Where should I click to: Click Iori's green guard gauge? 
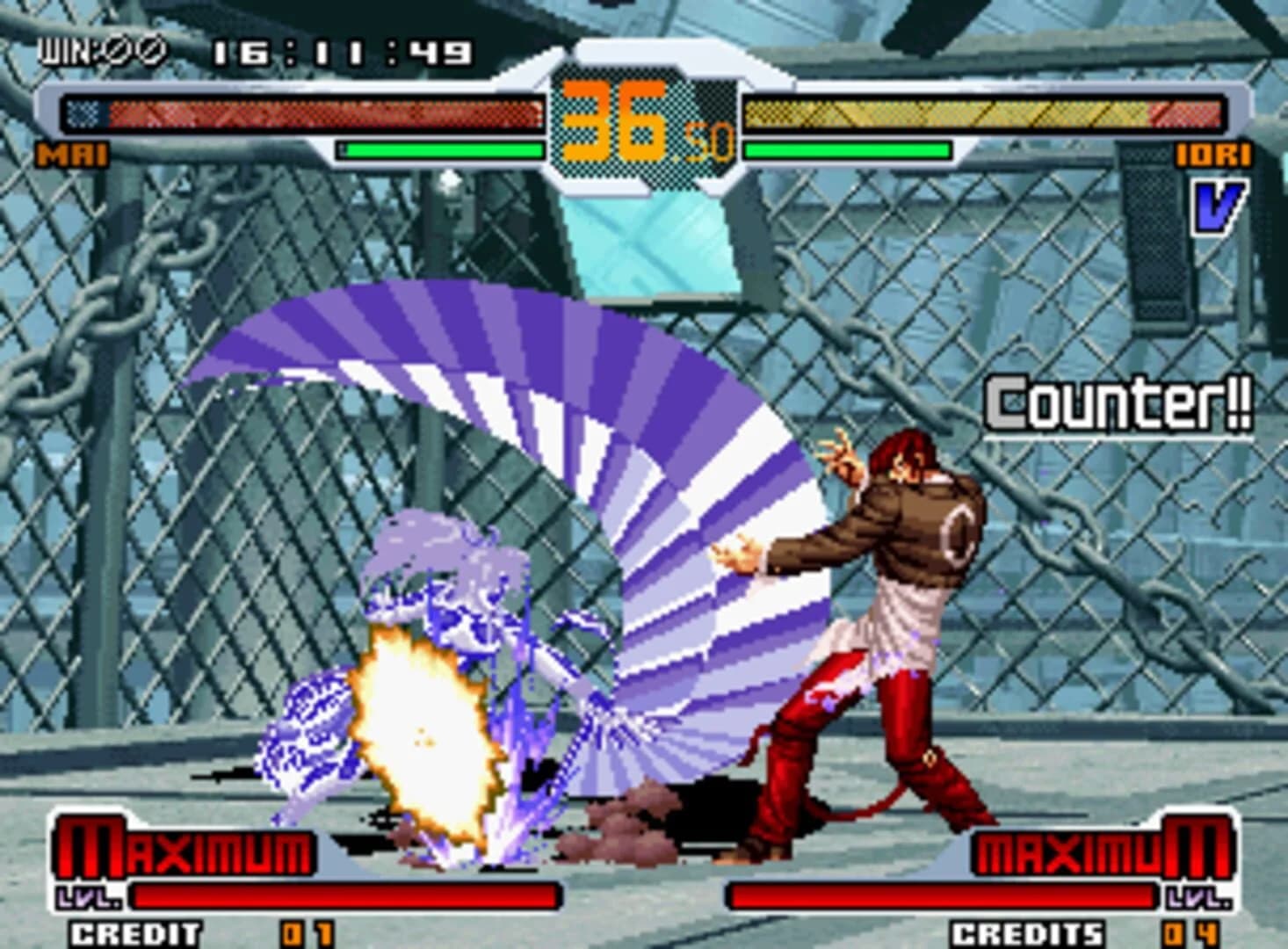point(848,150)
